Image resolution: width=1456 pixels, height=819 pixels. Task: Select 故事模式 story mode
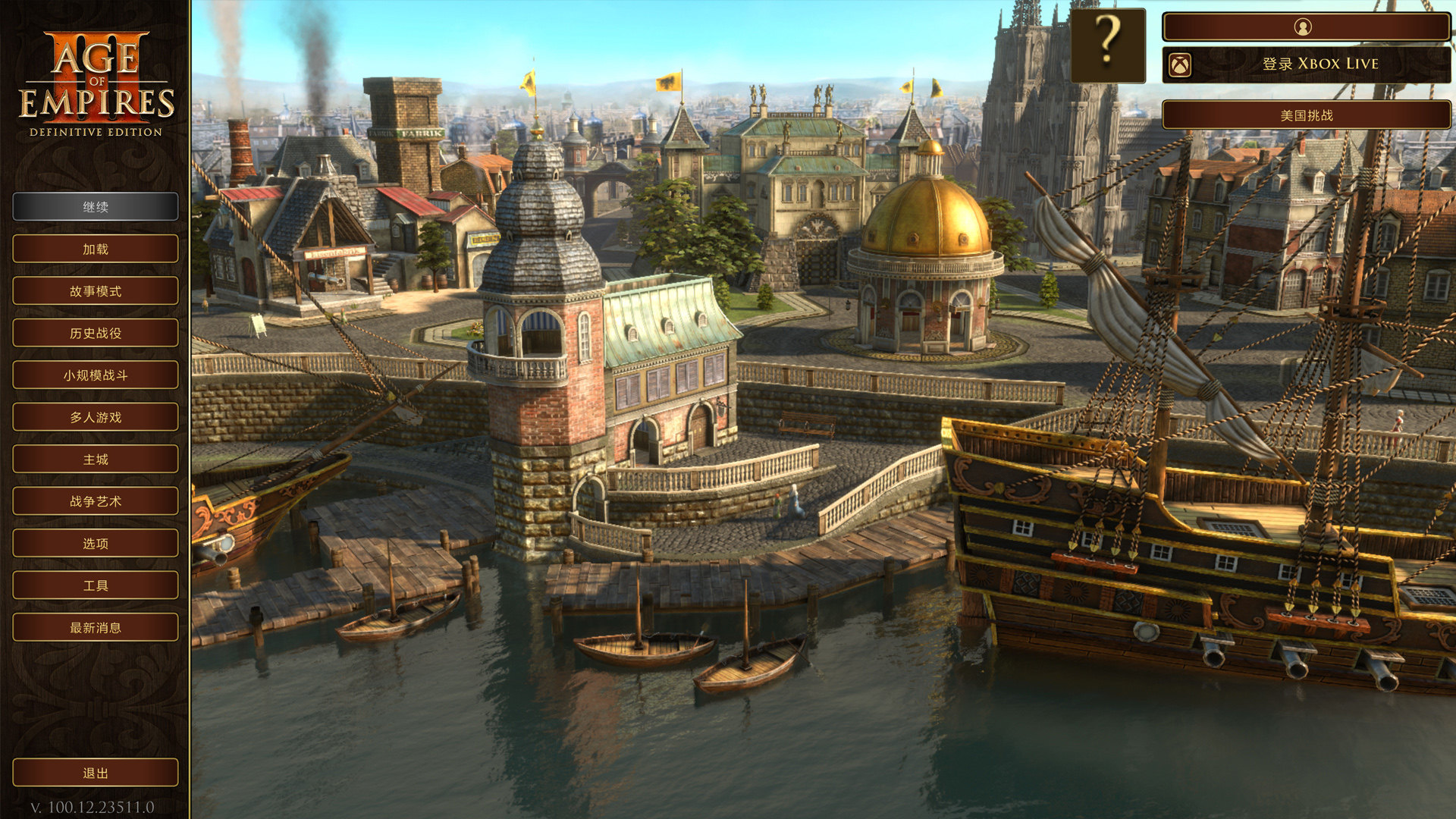coord(96,291)
